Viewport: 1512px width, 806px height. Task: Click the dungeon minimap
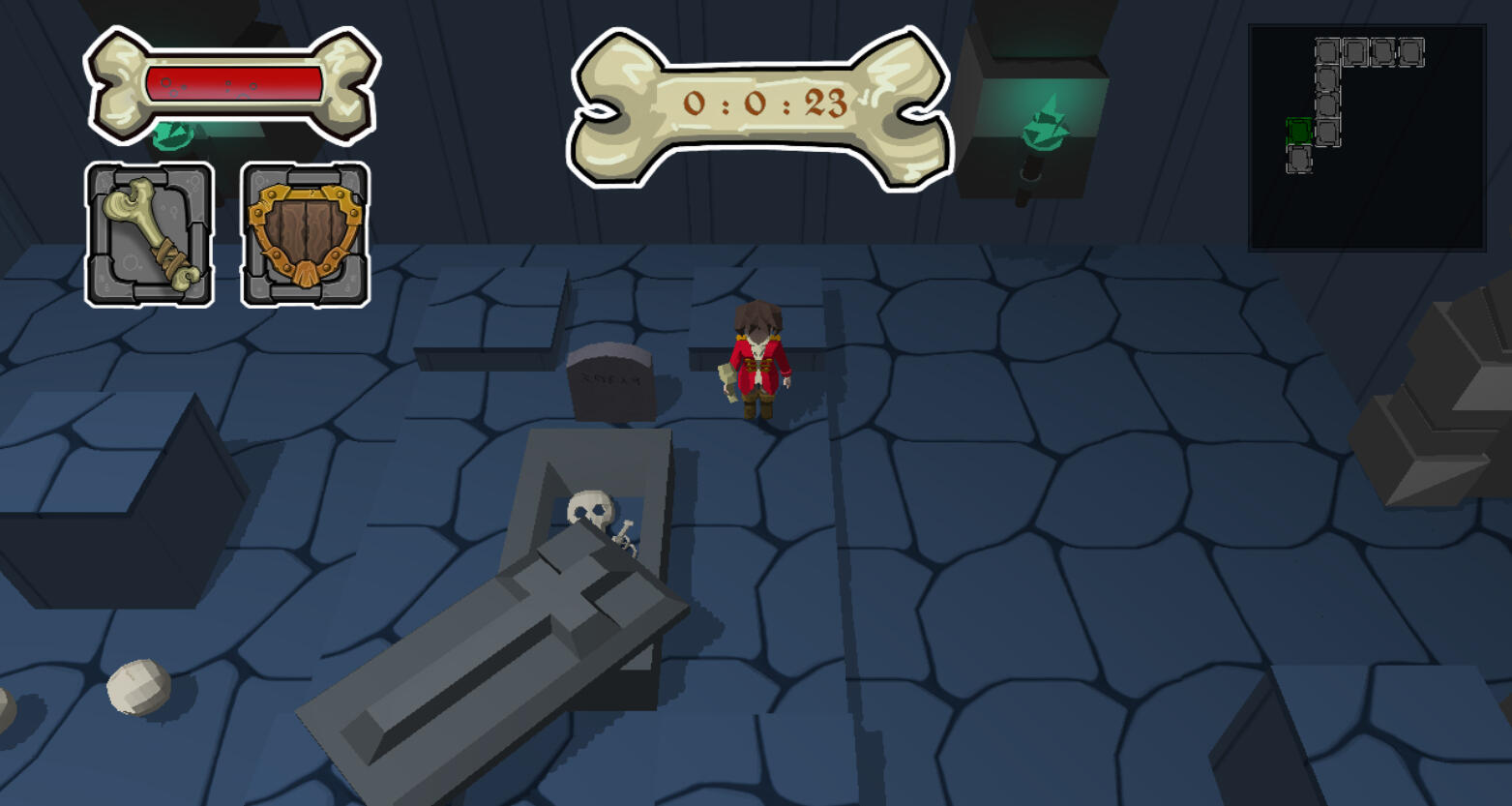1367,137
